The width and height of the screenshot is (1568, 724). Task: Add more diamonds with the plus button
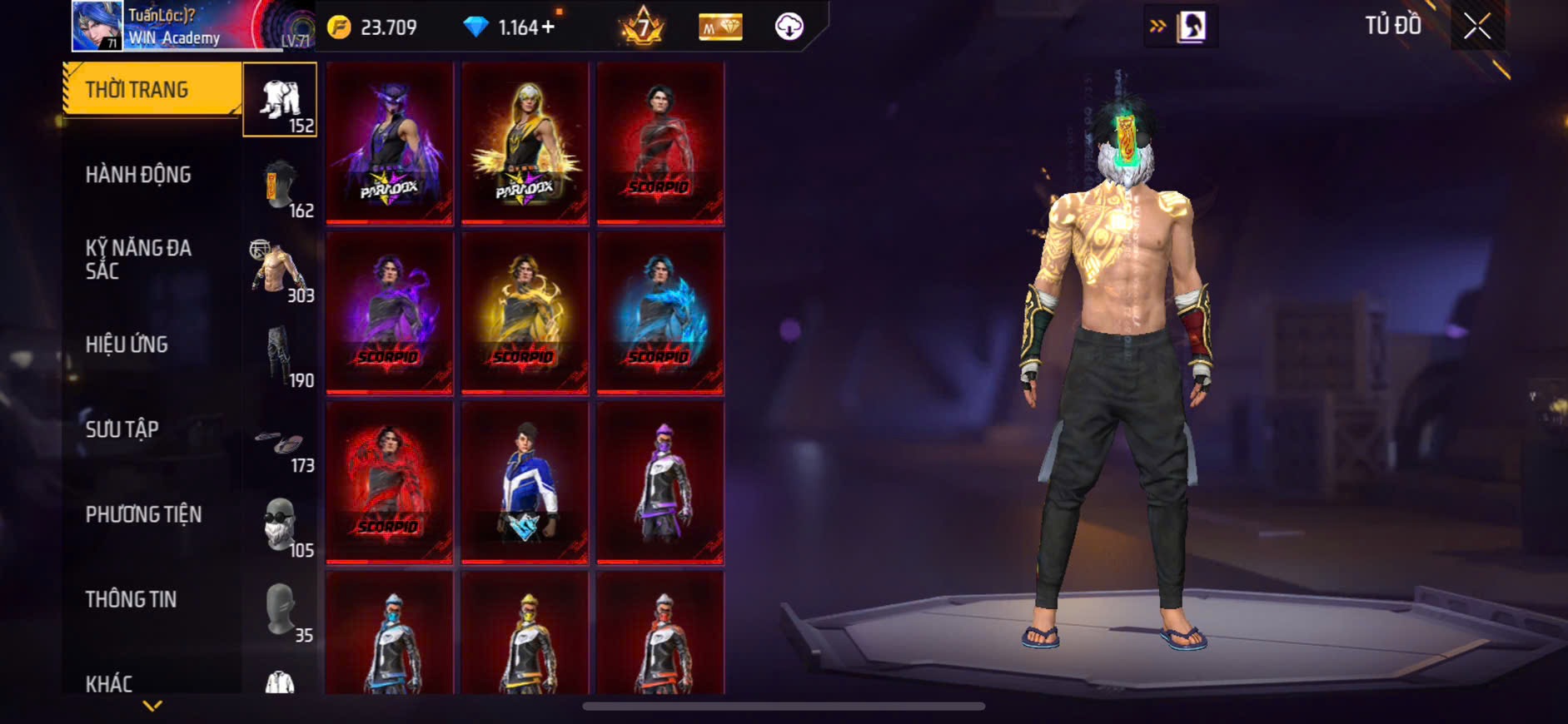[x=548, y=27]
